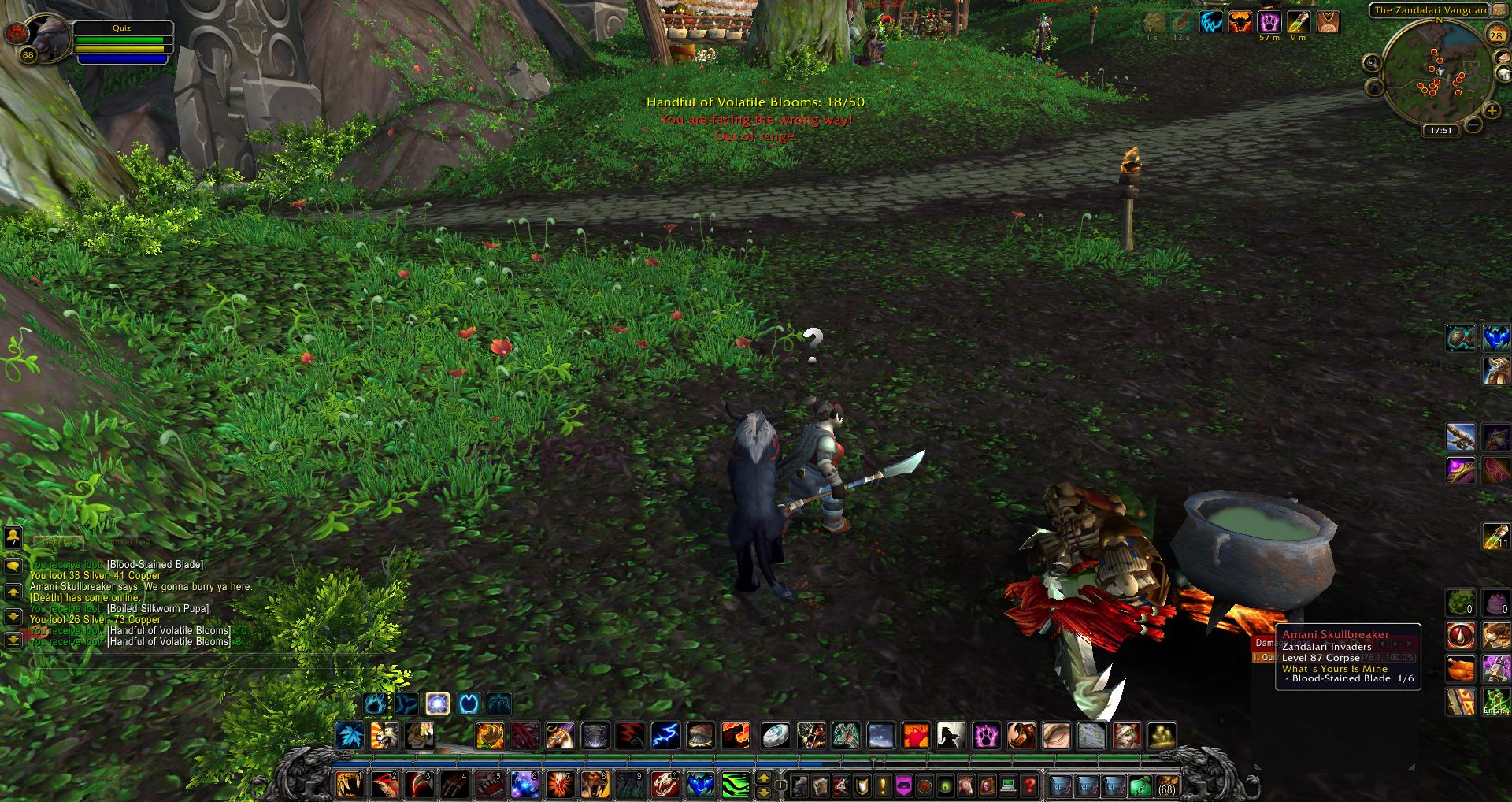
Task: Open the yellow exclamation quest log button
Action: (883, 785)
